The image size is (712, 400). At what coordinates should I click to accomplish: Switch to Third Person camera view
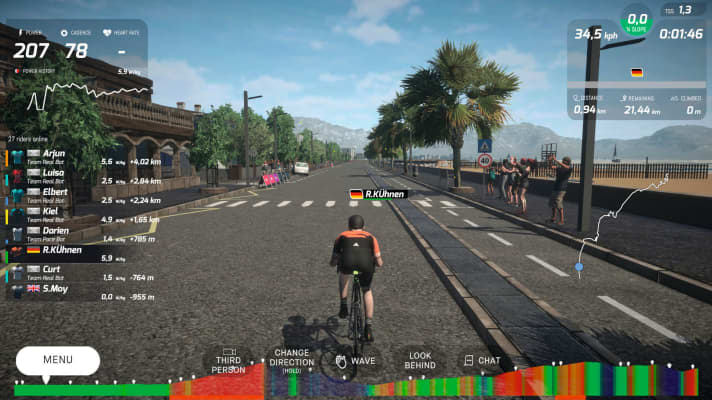228,361
